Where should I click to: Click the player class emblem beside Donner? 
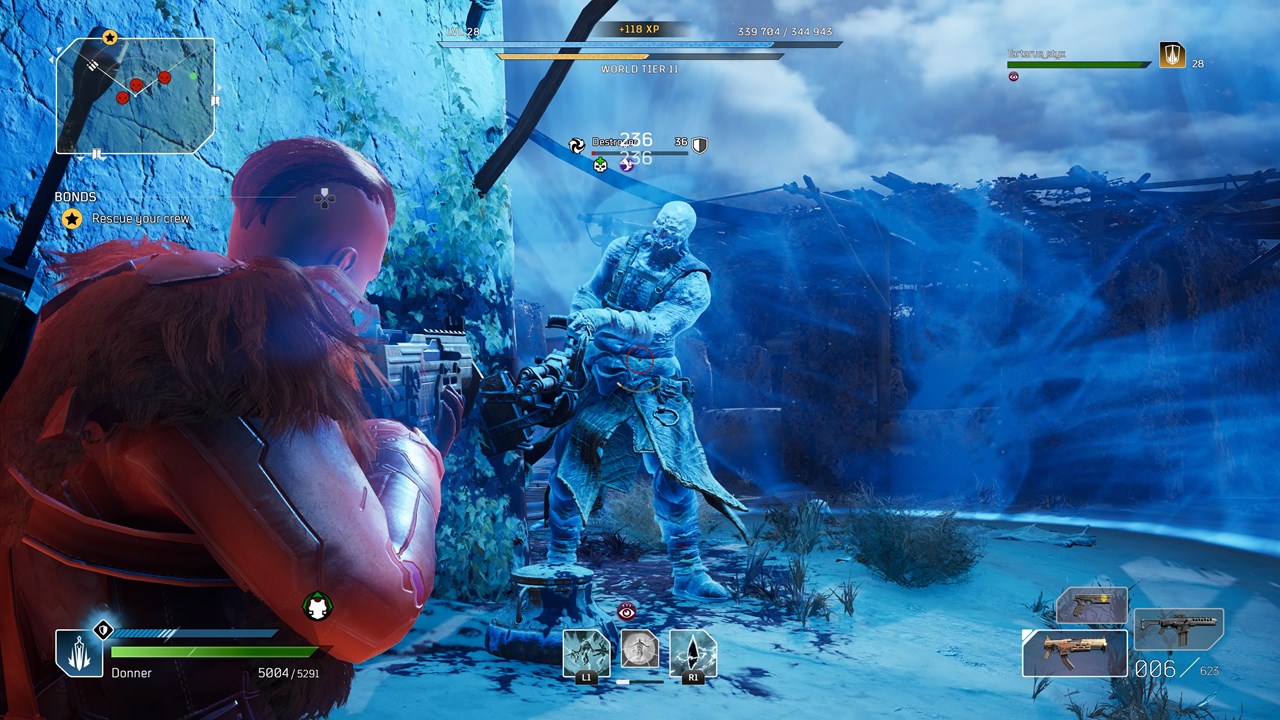pos(79,653)
